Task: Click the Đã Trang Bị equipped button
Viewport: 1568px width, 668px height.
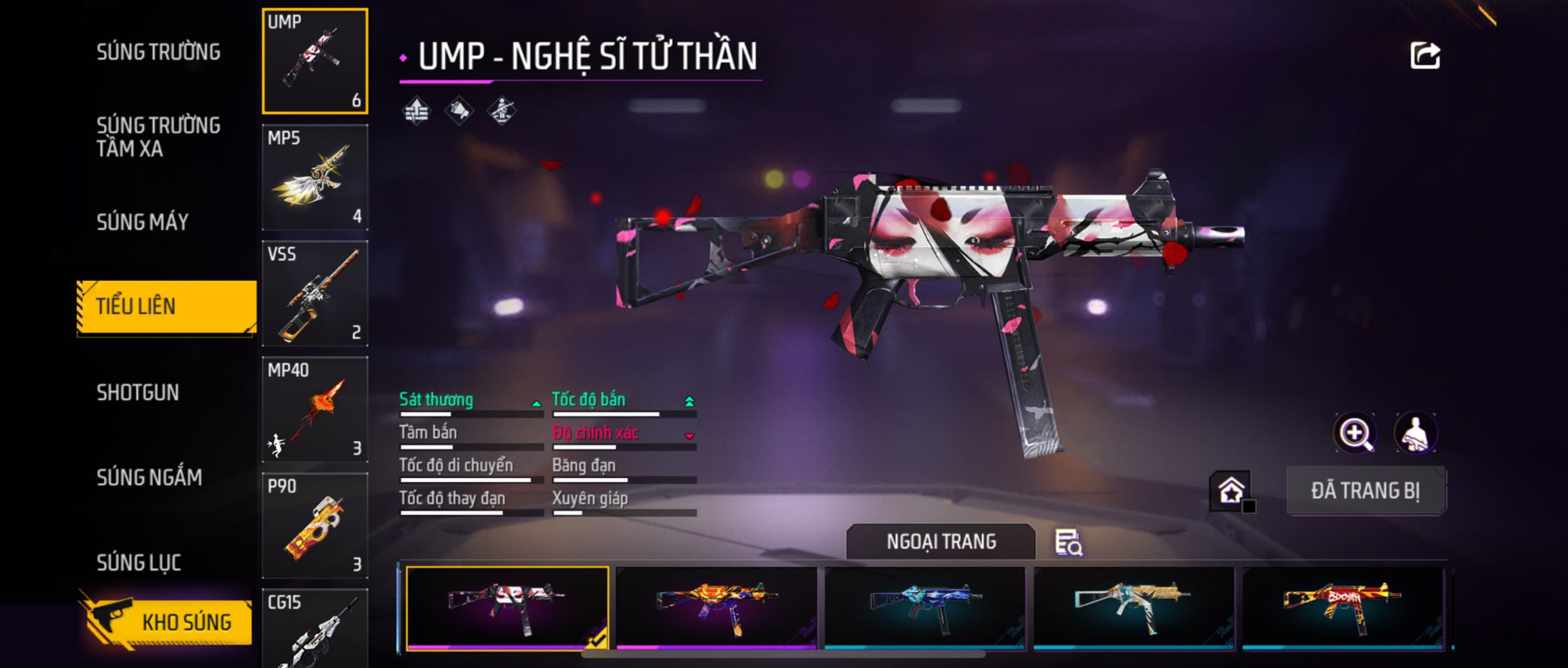Action: click(x=1365, y=490)
